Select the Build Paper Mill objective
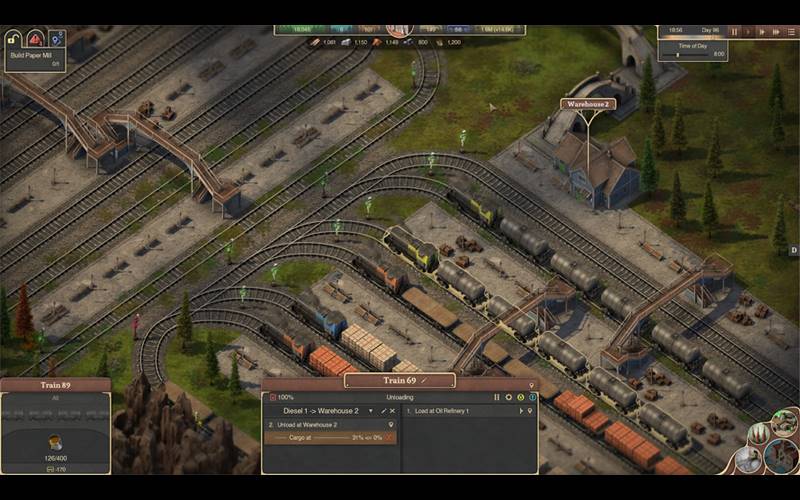The height and width of the screenshot is (500, 800). coord(36,57)
